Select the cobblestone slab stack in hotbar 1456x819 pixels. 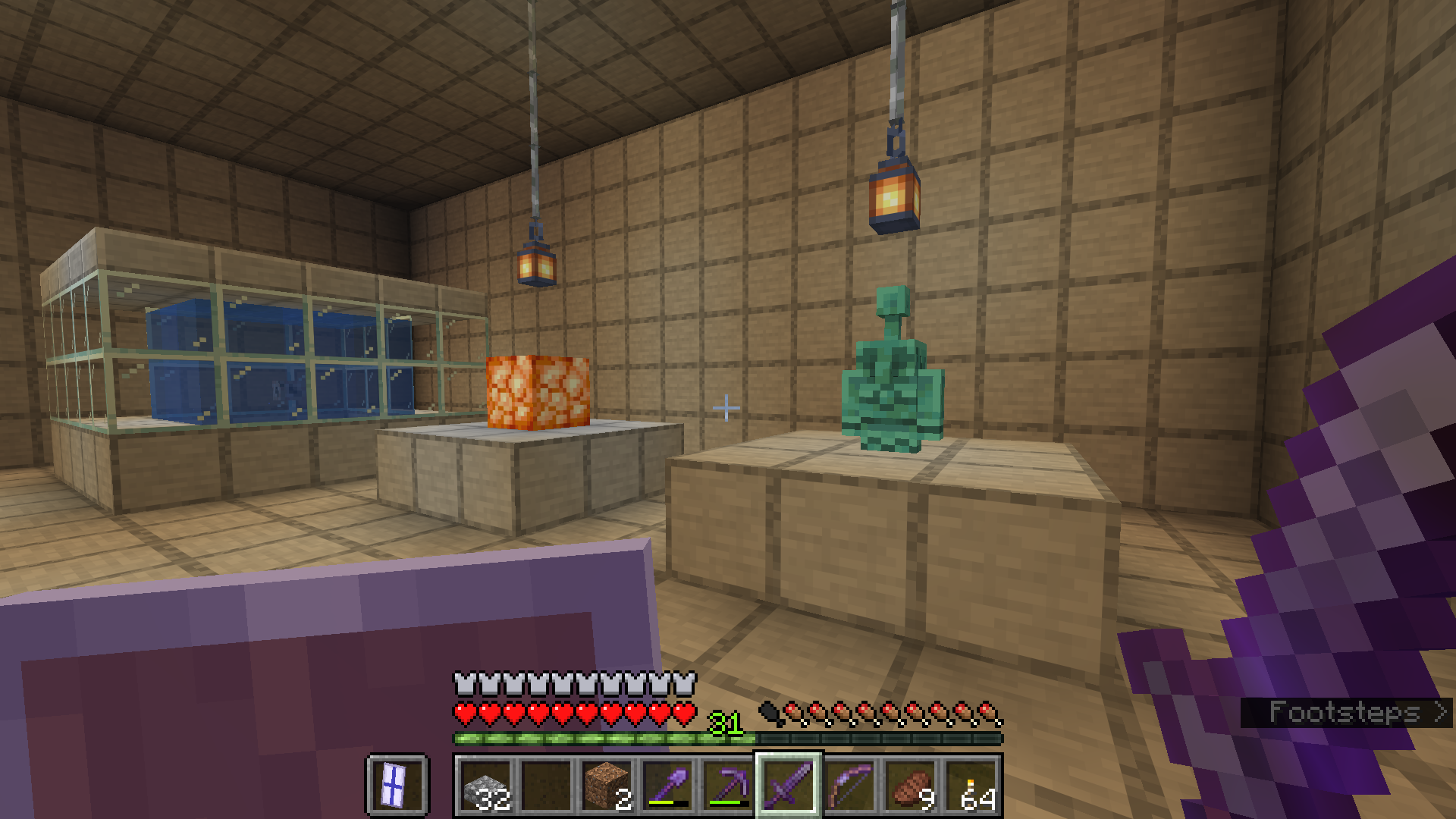coord(485,786)
